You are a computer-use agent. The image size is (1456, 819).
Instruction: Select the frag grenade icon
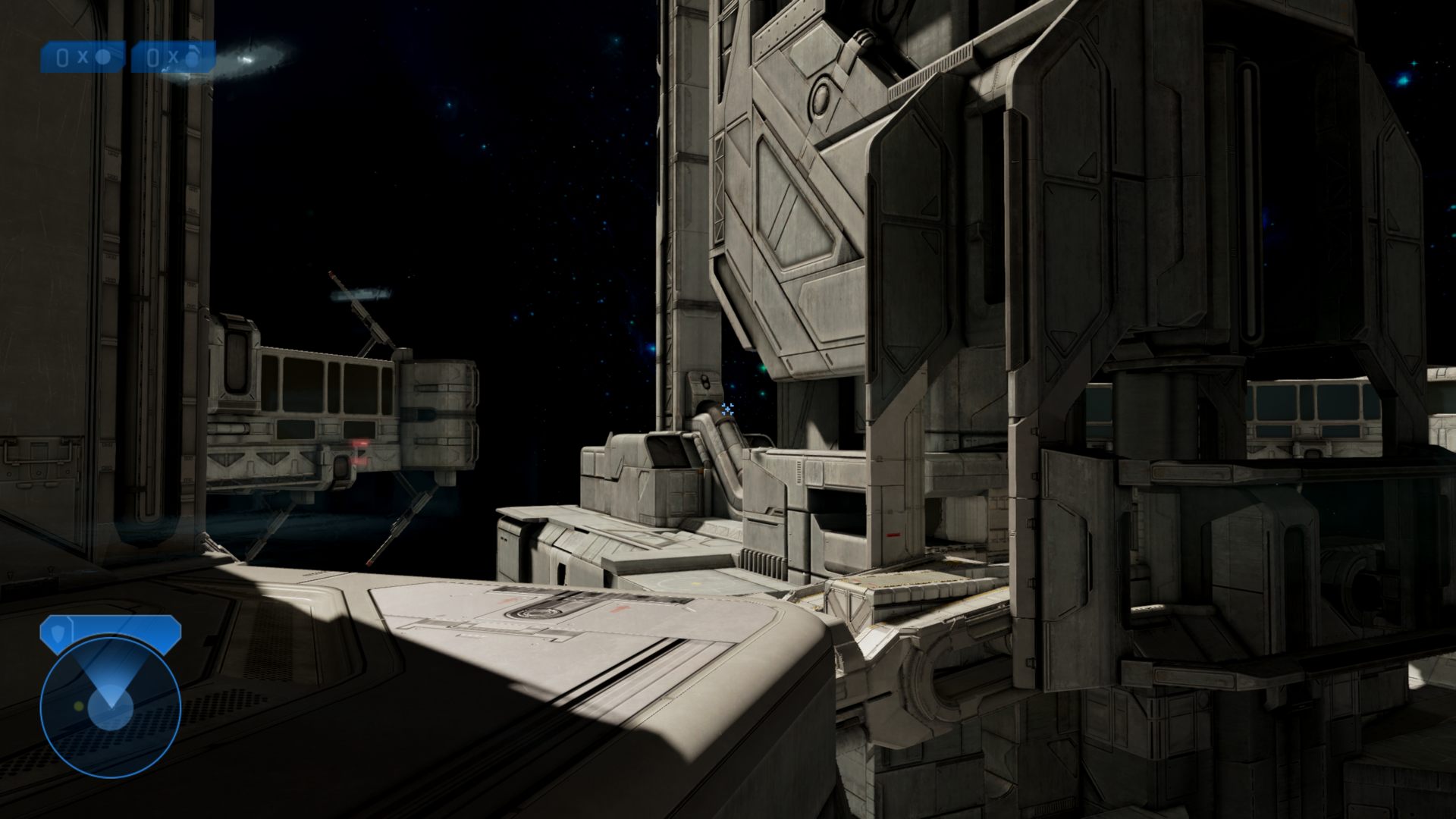(x=193, y=57)
